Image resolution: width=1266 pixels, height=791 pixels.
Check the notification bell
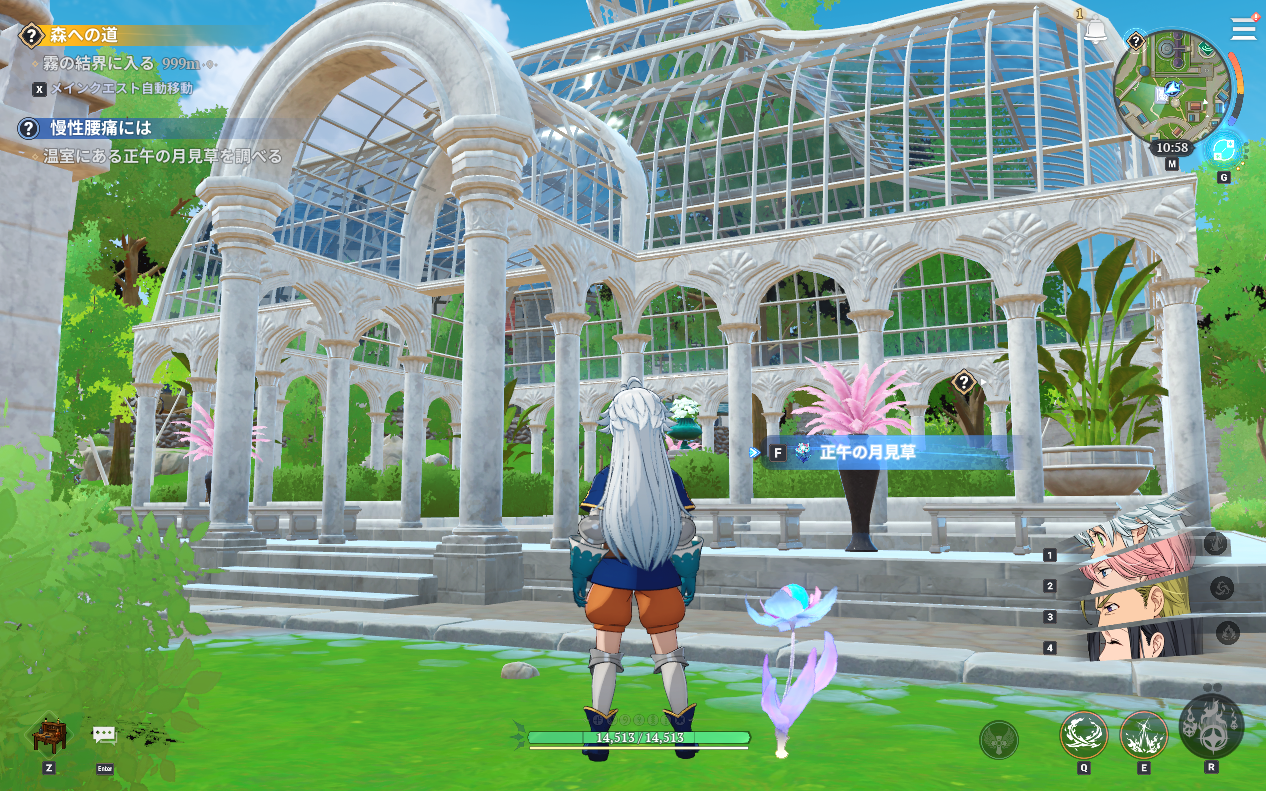[1095, 31]
